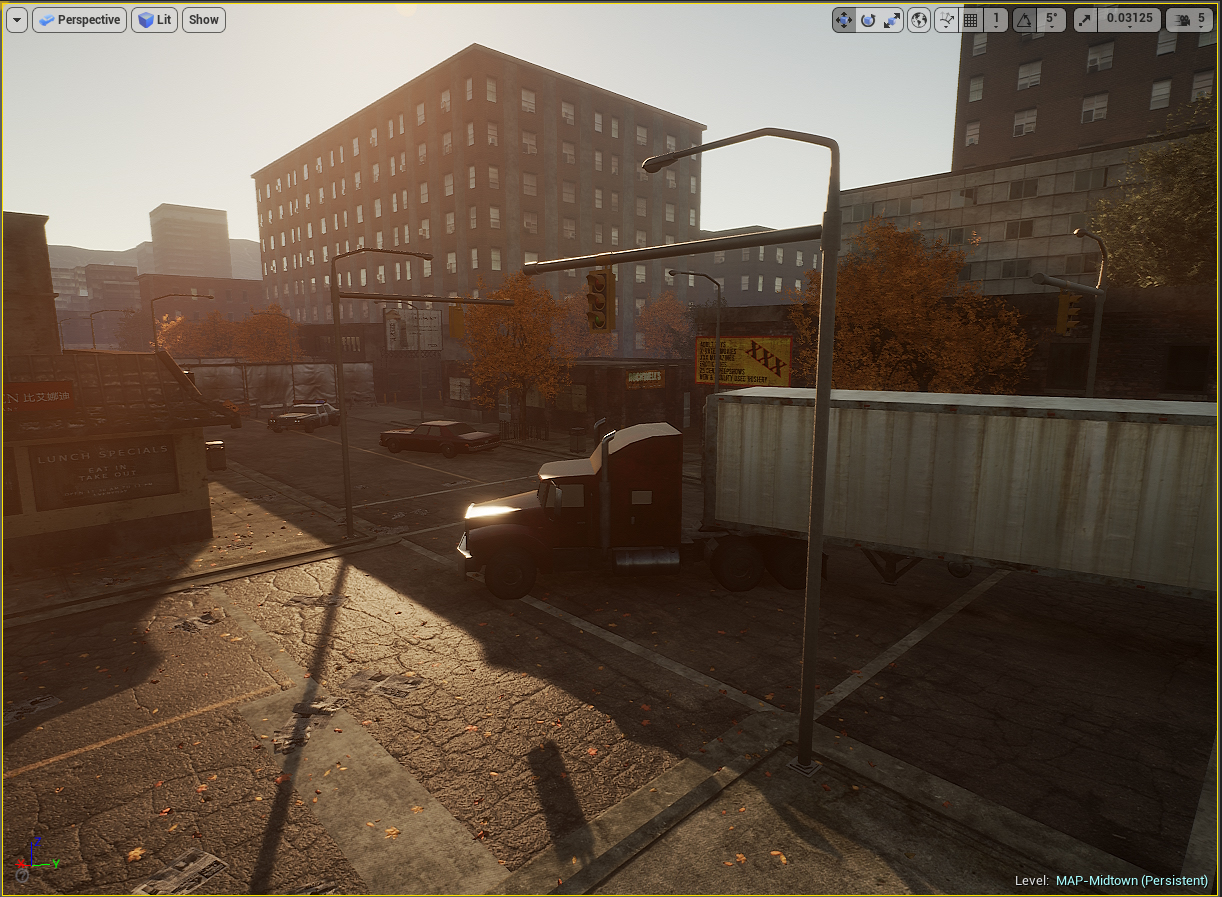Adjust camera speed setting 5

[1189, 20]
